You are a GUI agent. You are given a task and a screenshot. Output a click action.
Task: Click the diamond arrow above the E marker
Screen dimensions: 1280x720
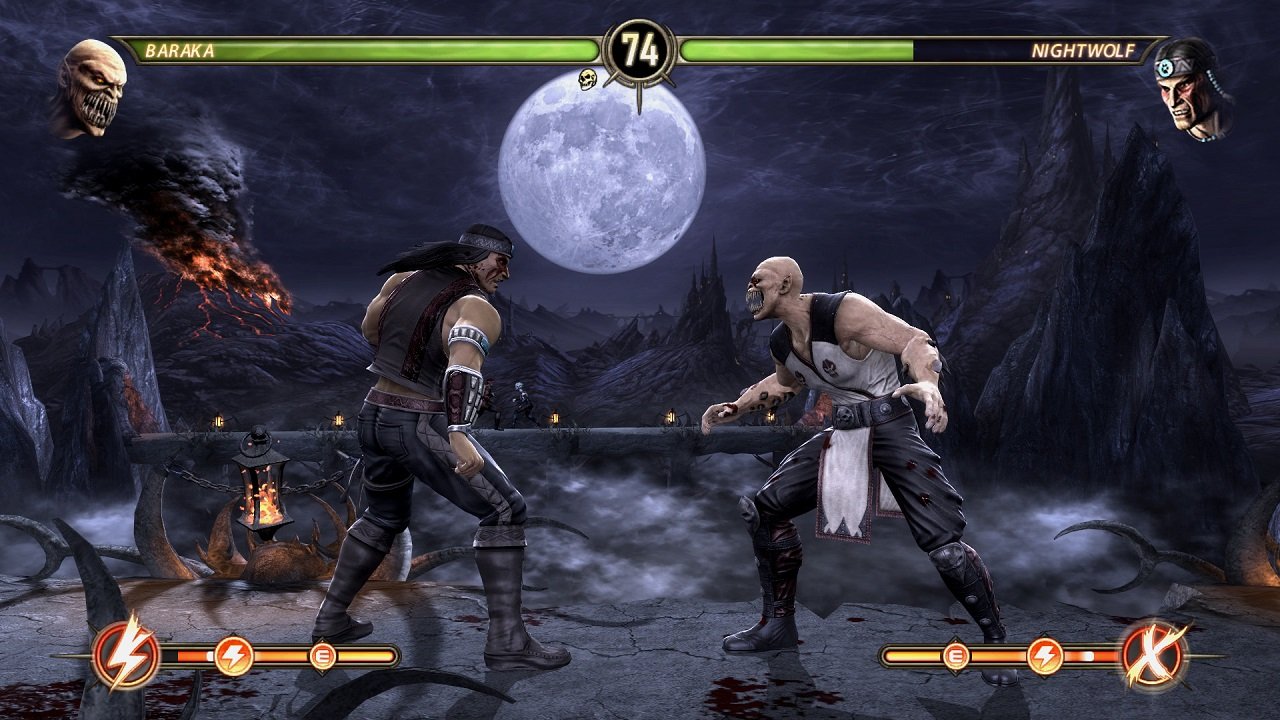pyautogui.click(x=322, y=637)
